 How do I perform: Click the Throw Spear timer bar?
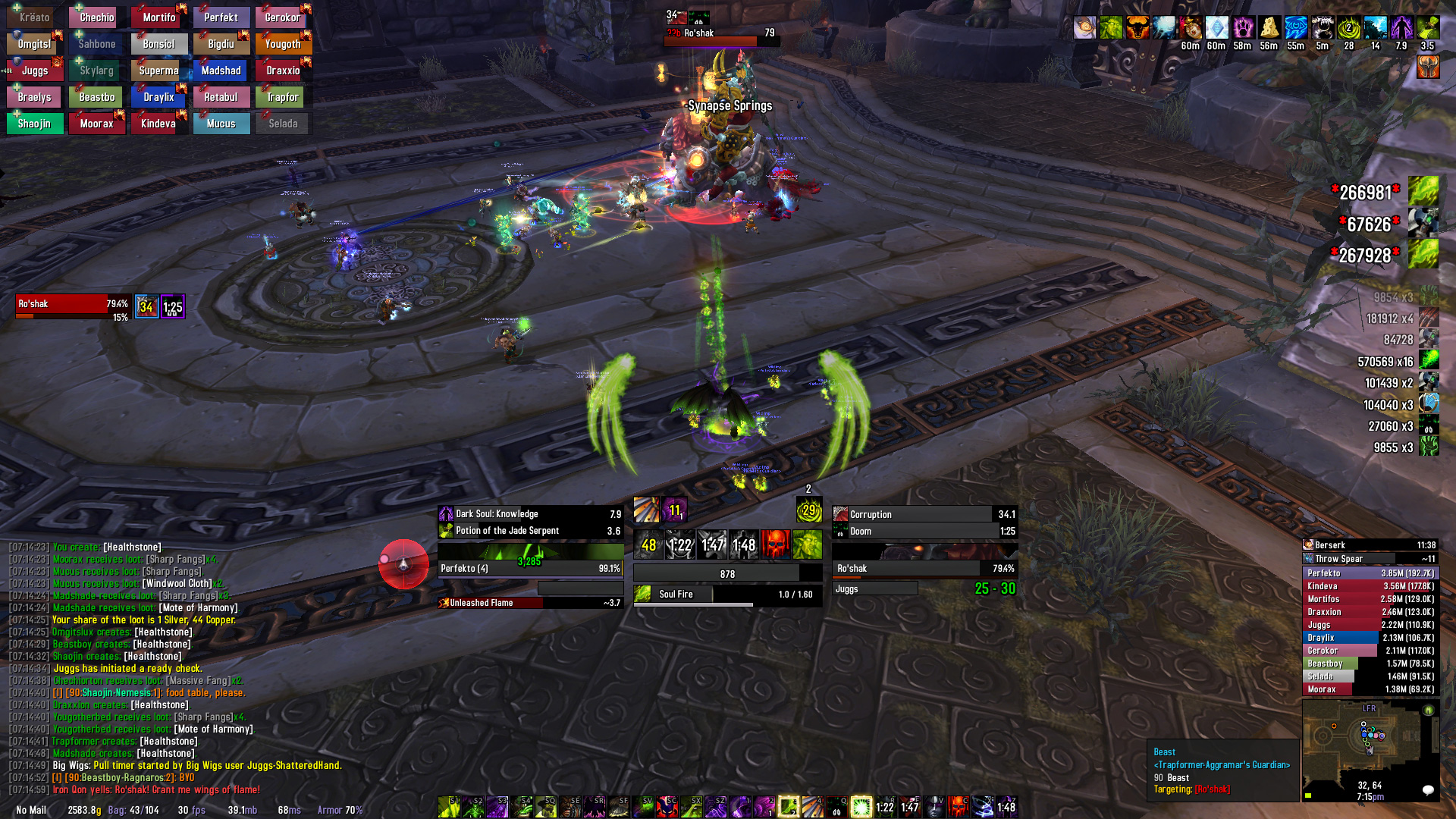tap(1370, 559)
